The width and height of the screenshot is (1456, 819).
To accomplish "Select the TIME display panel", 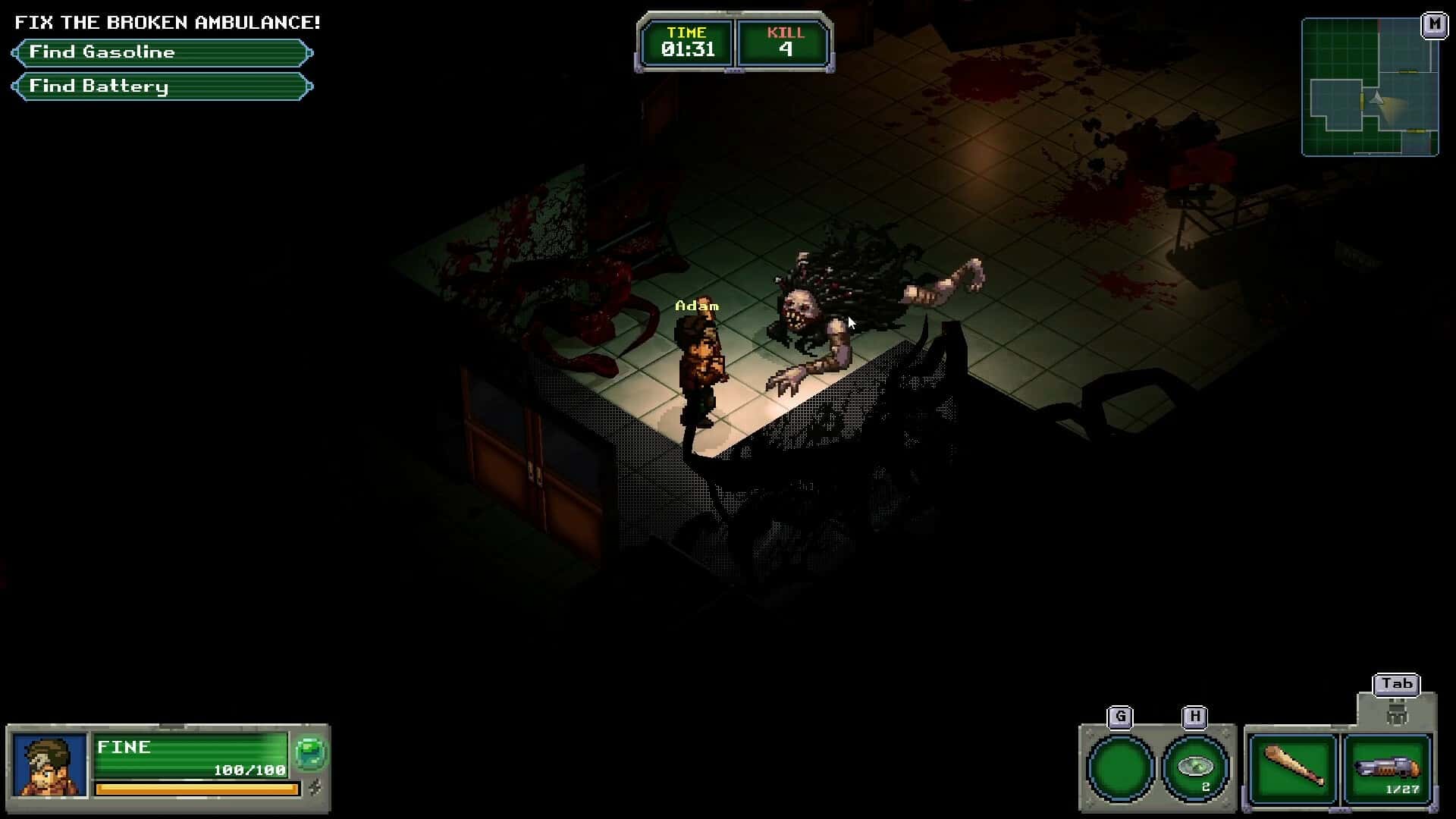I will pos(686,42).
